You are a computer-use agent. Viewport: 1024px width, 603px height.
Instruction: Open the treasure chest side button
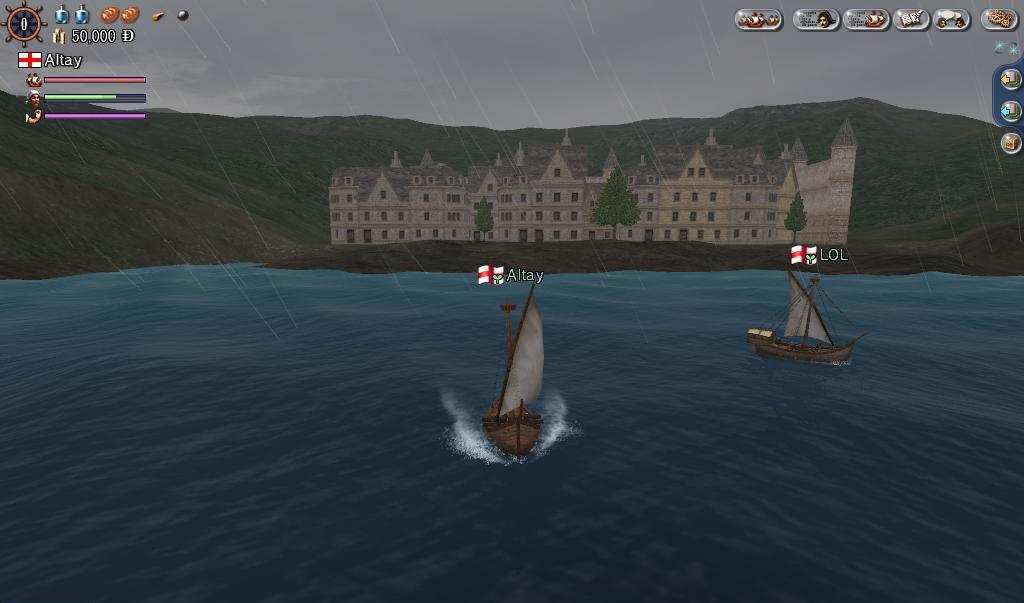coord(1010,143)
